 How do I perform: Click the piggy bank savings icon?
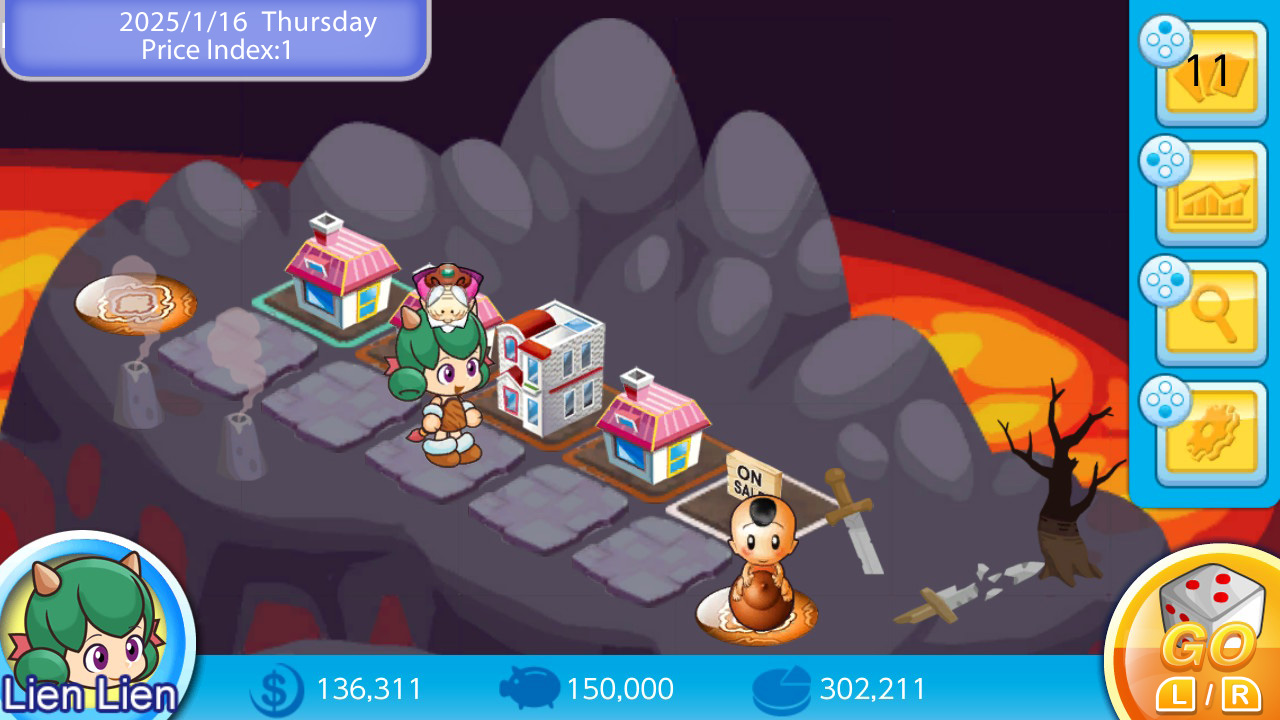tap(530, 688)
